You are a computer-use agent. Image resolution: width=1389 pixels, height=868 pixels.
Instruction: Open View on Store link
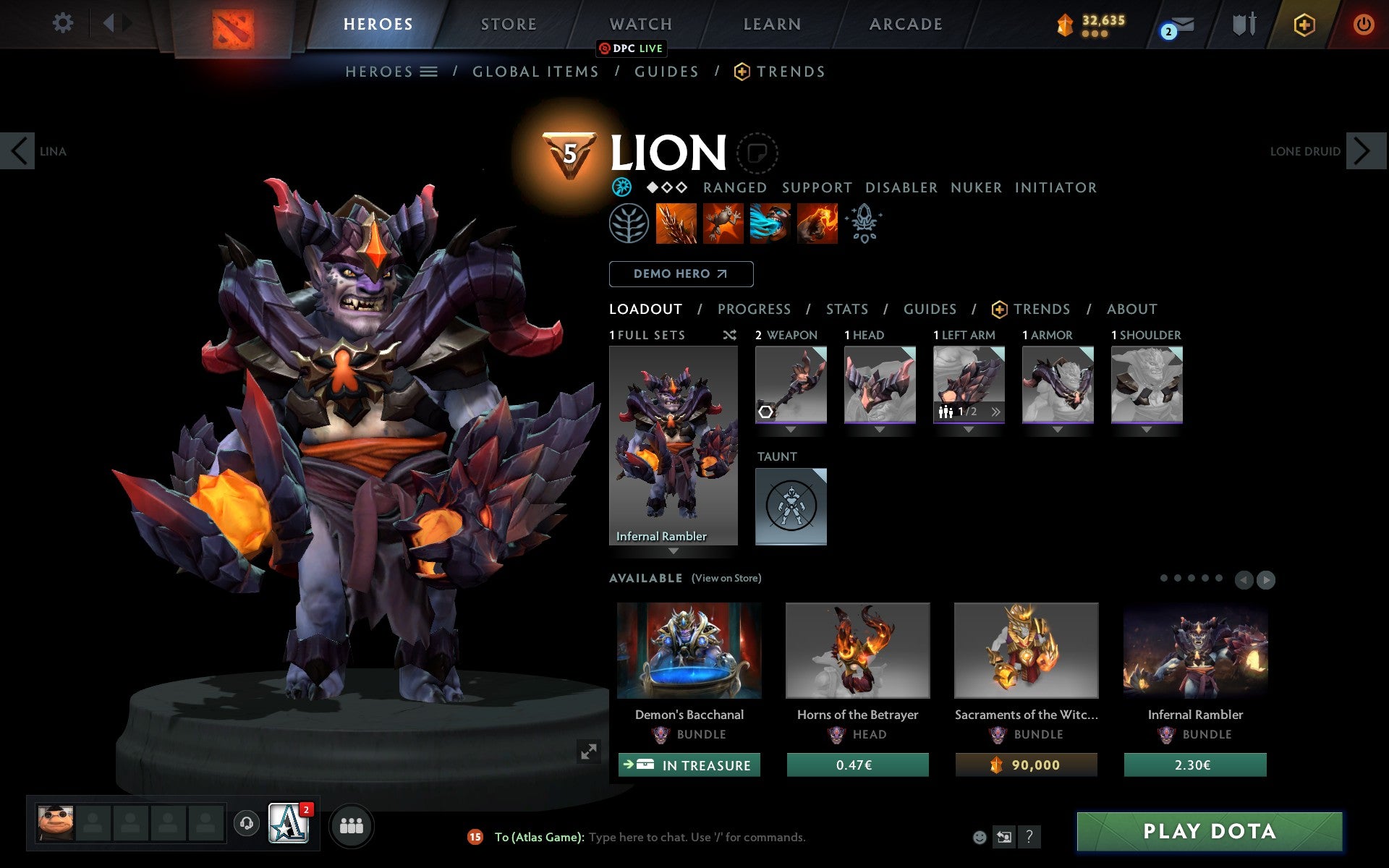[x=726, y=578]
